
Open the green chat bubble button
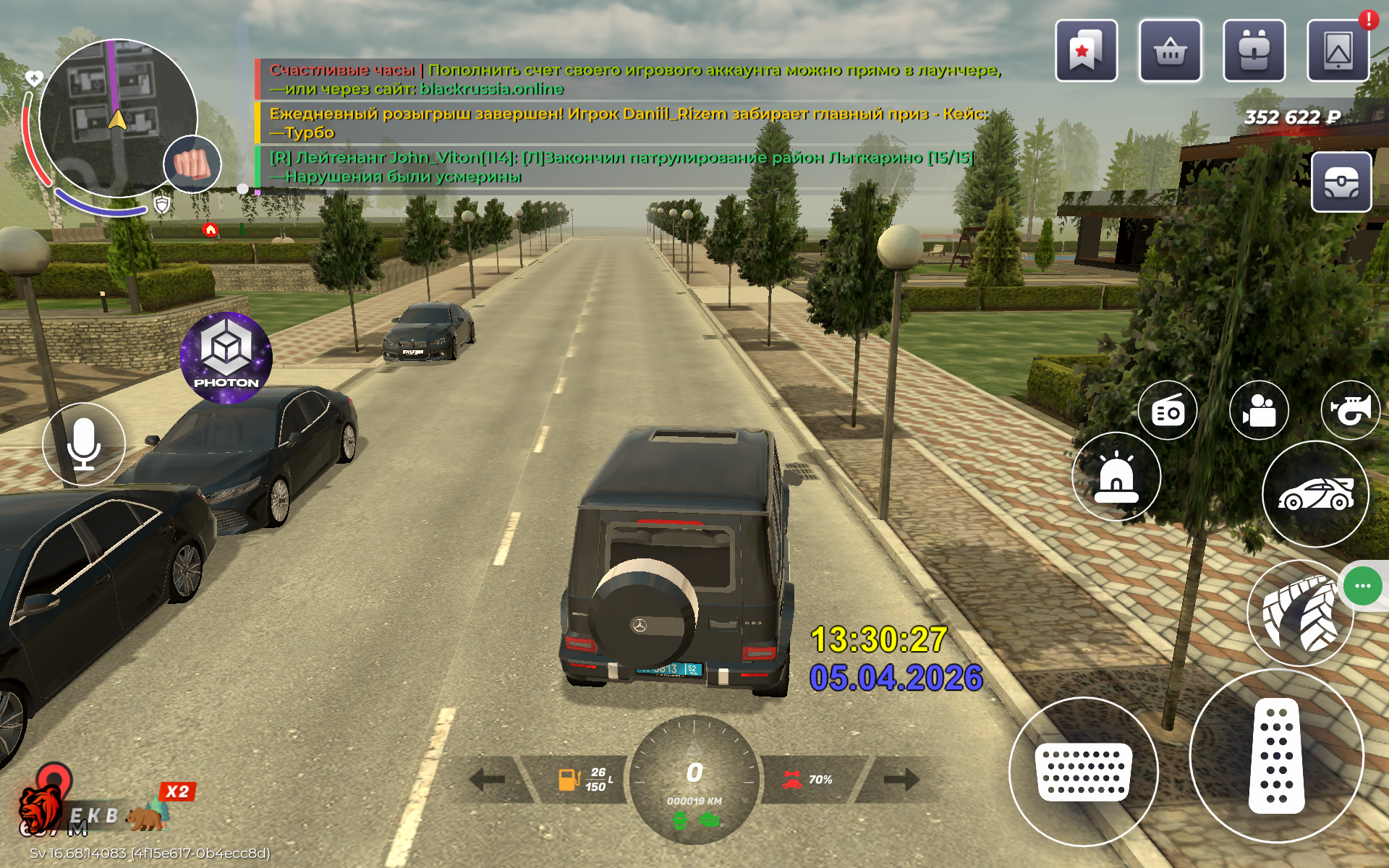pos(1363,586)
